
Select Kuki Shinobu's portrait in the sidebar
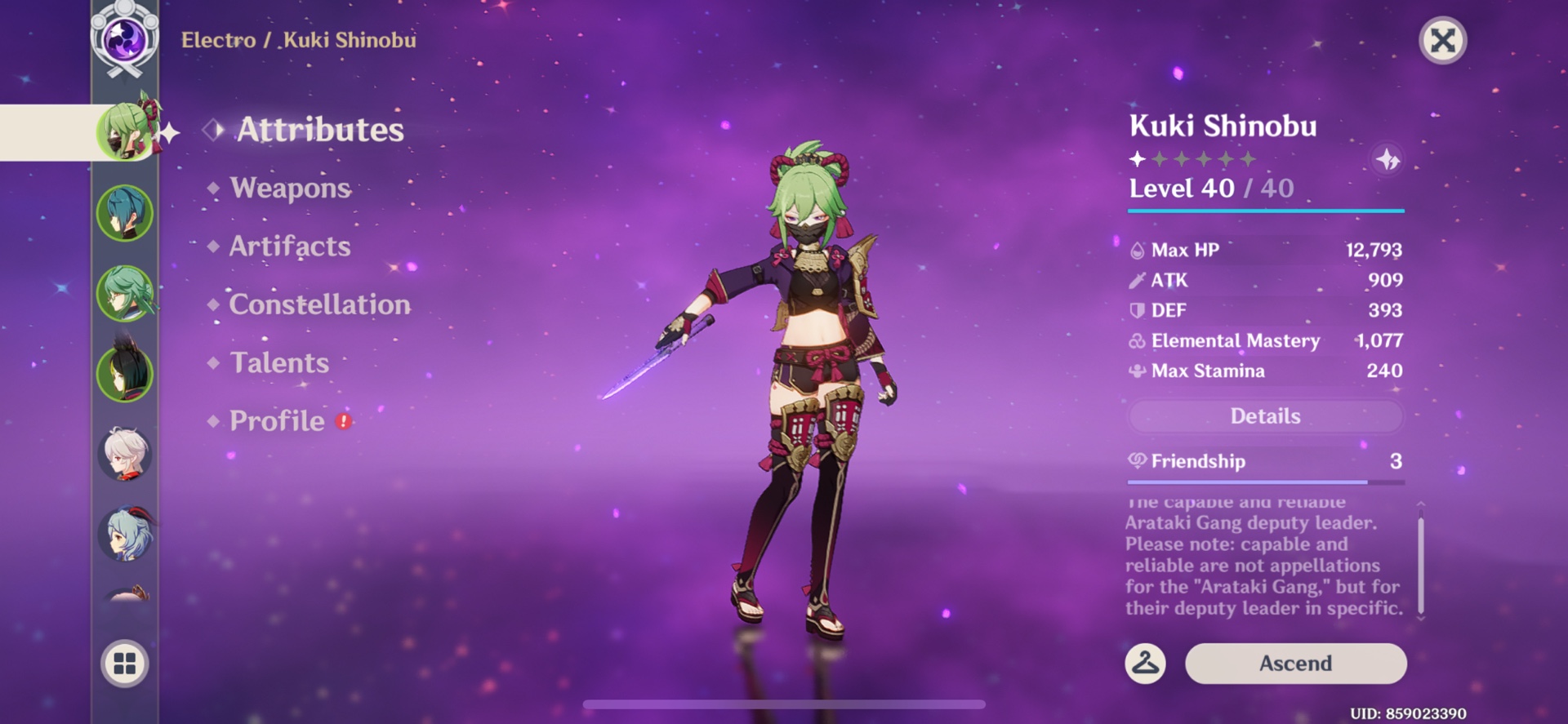coord(124,130)
